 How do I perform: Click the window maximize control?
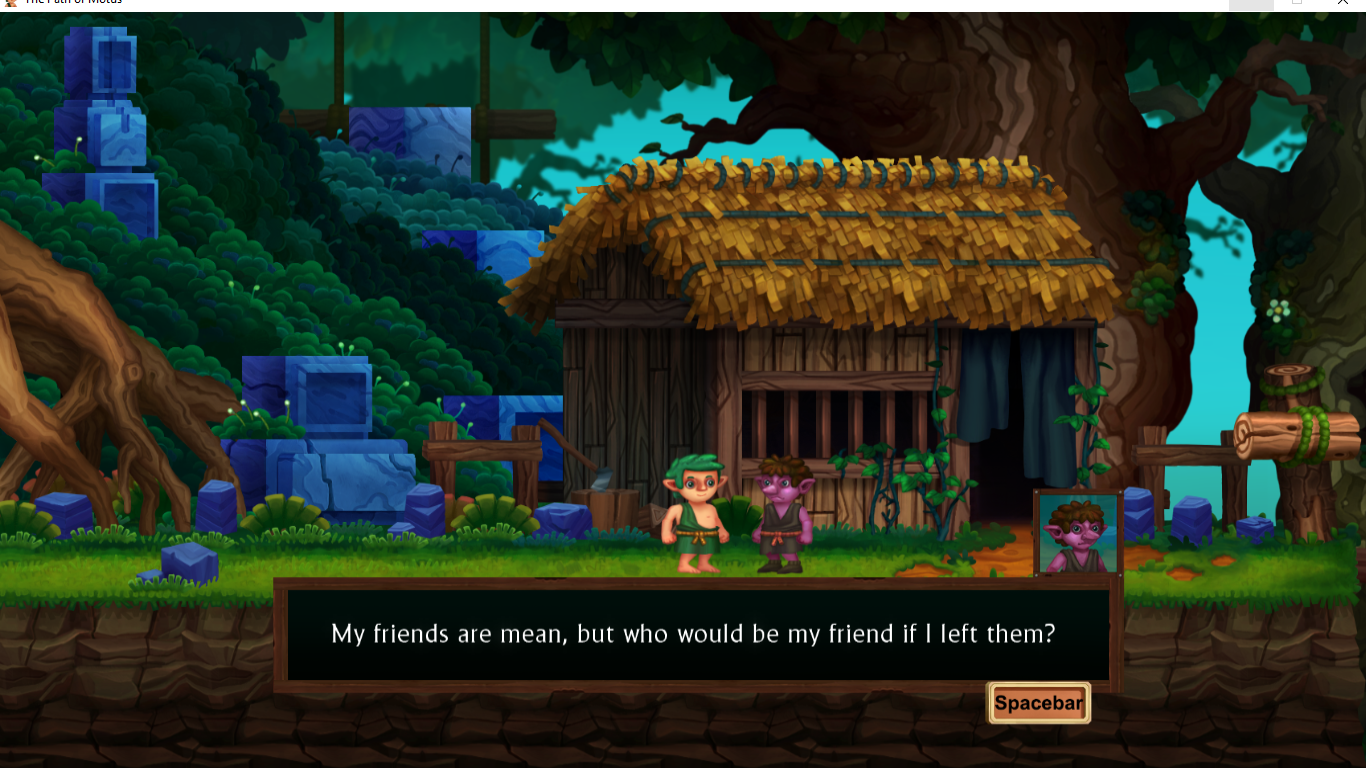tap(1297, 3)
